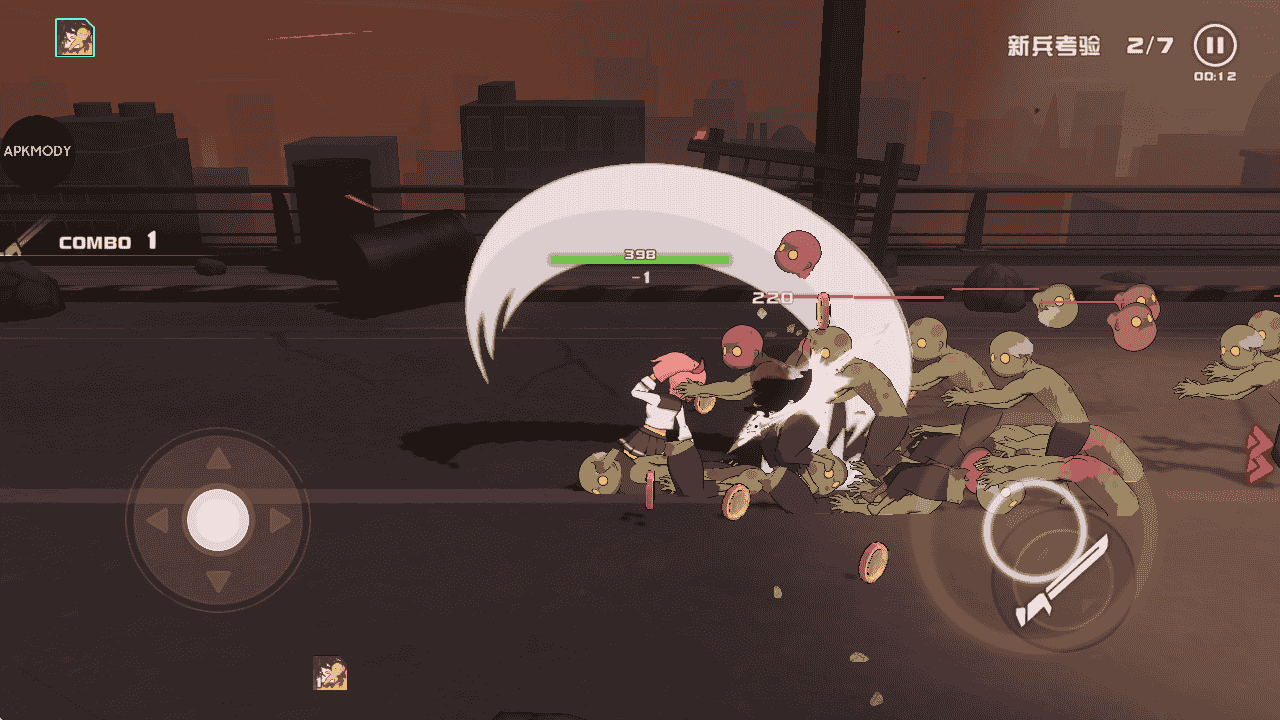The width and height of the screenshot is (1280, 720).
Task: Select the character portrait icon with cyan border
Action: tap(75, 38)
